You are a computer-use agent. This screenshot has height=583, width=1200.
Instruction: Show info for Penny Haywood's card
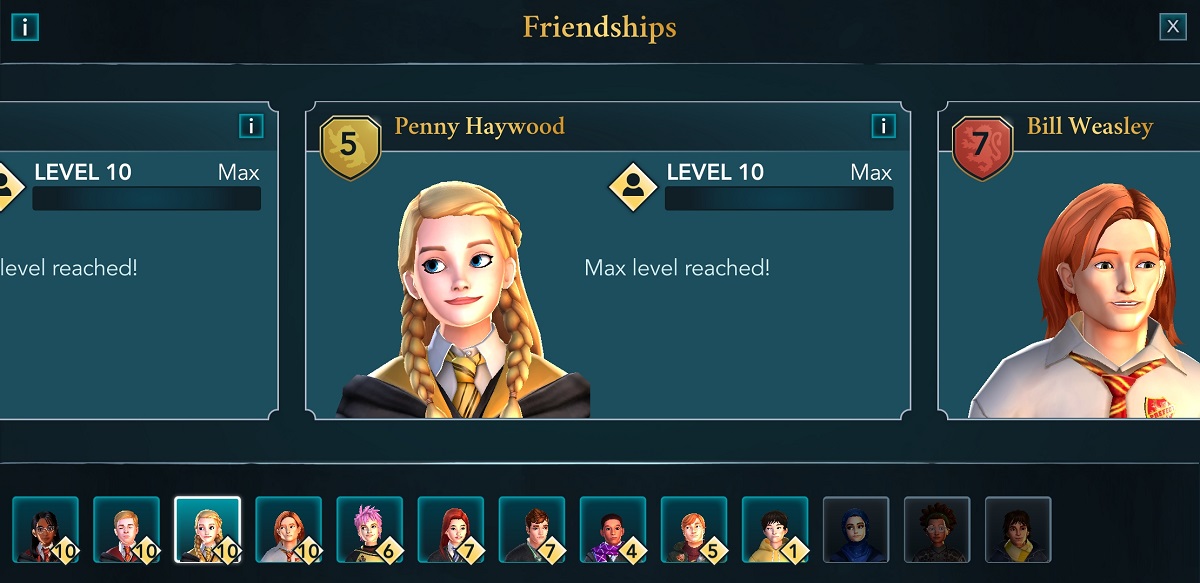coord(883,125)
